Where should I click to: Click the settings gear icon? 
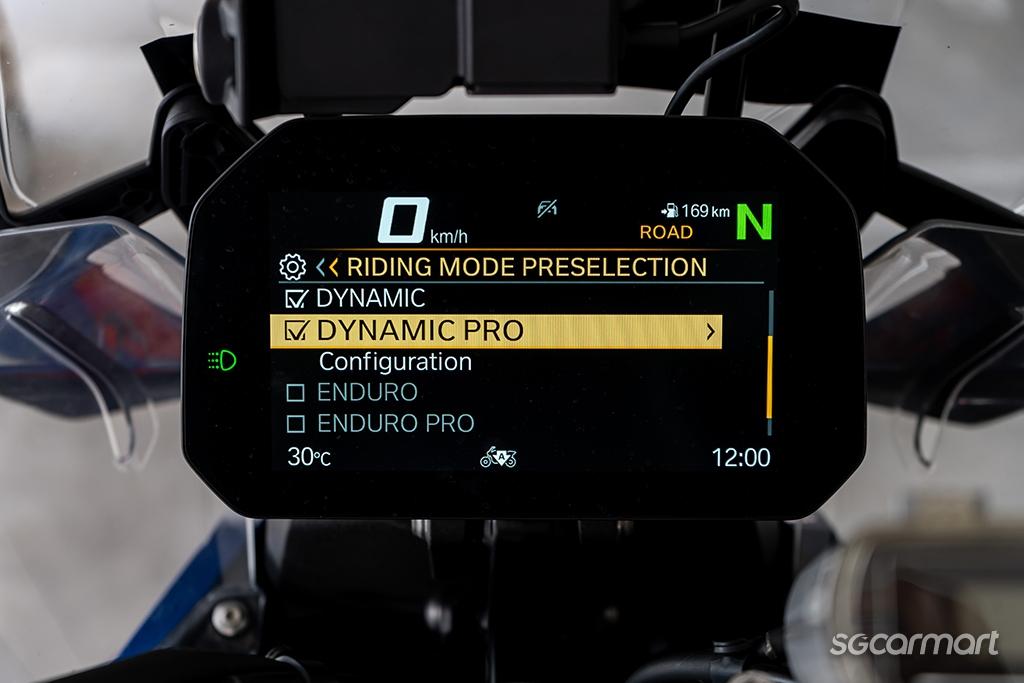[x=292, y=267]
